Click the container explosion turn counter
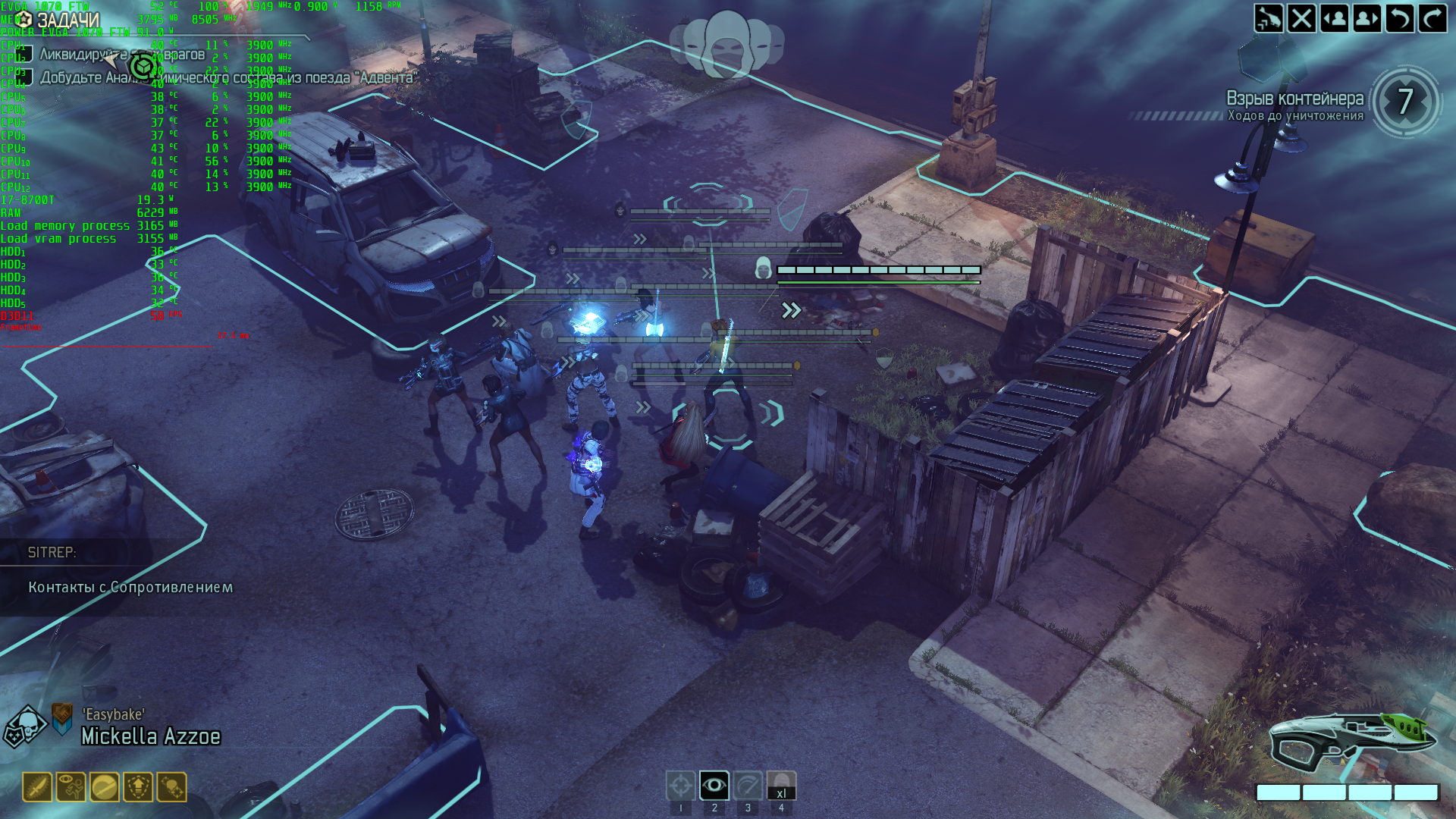Viewport: 1456px width, 819px height. (x=1405, y=102)
